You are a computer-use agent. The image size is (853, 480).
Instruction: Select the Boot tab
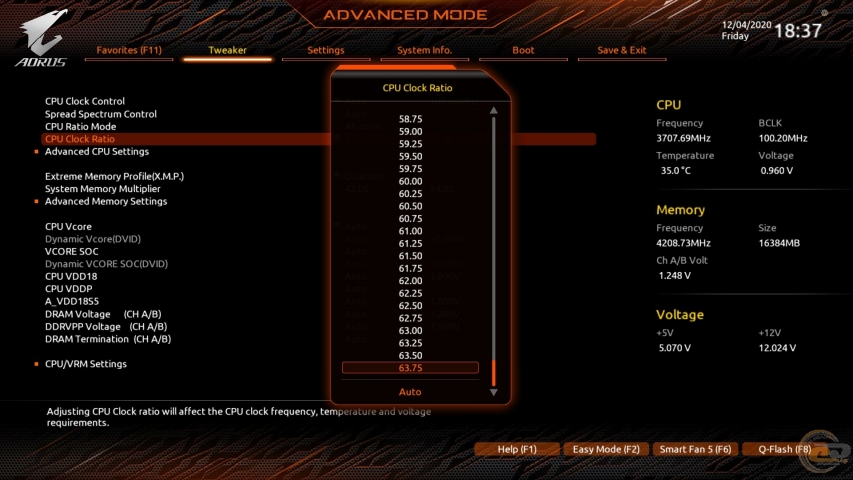tap(523, 50)
